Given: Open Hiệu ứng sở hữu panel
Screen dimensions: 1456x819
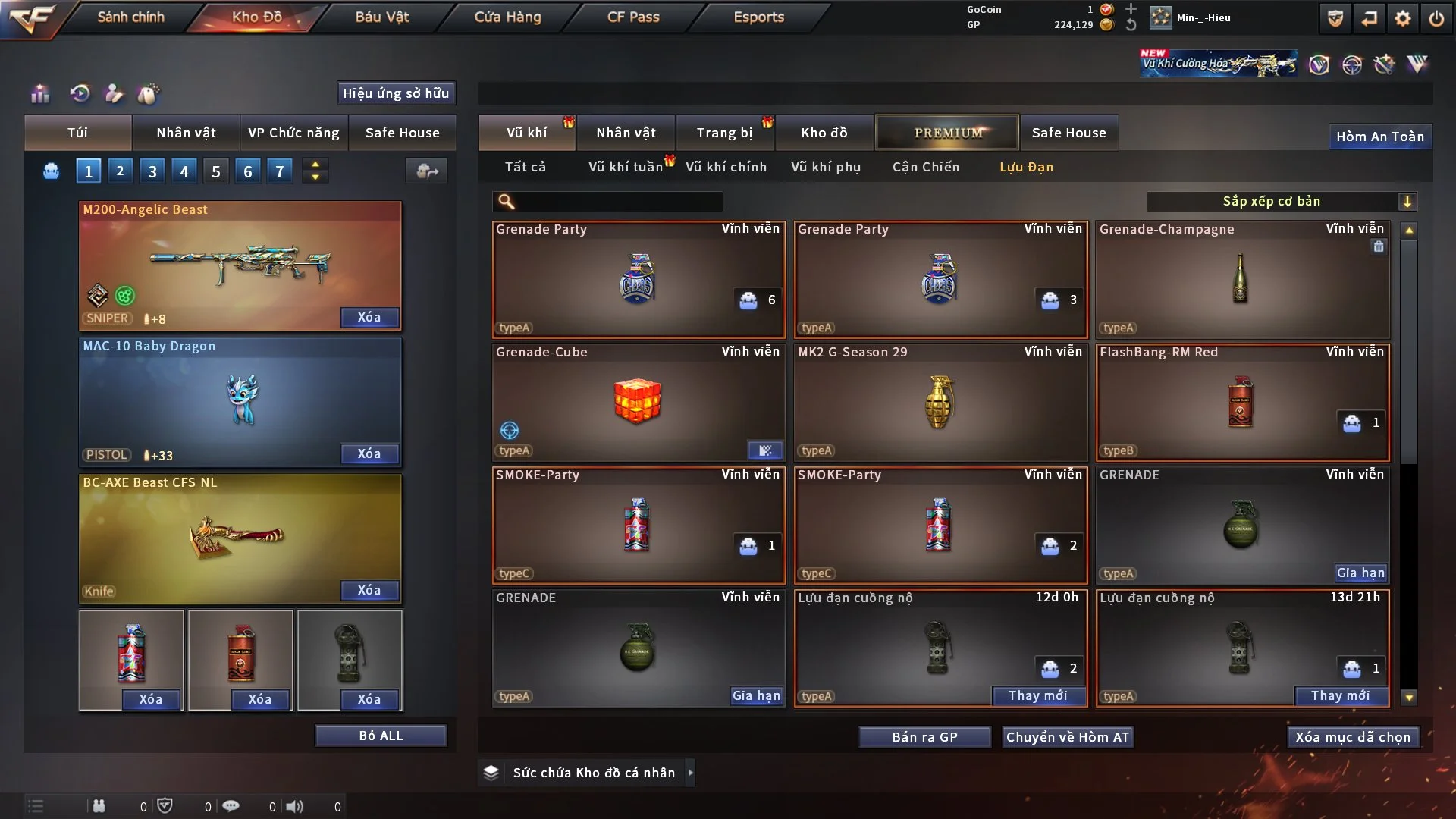Looking at the screenshot, I should pos(396,93).
